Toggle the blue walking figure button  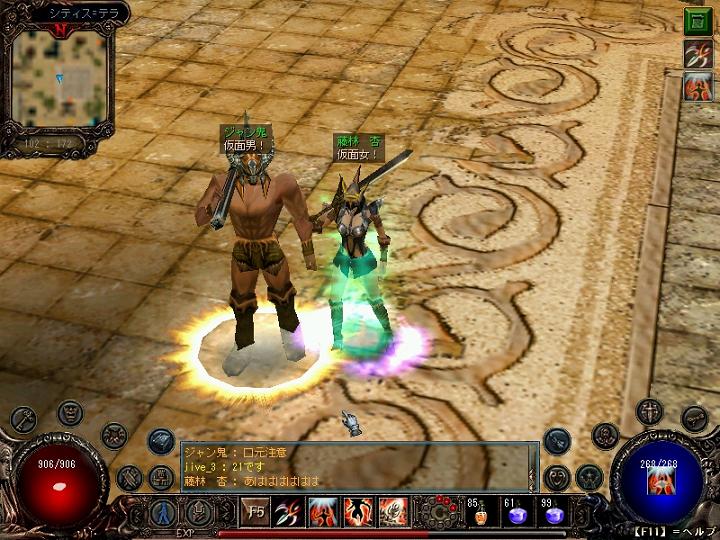162,513
